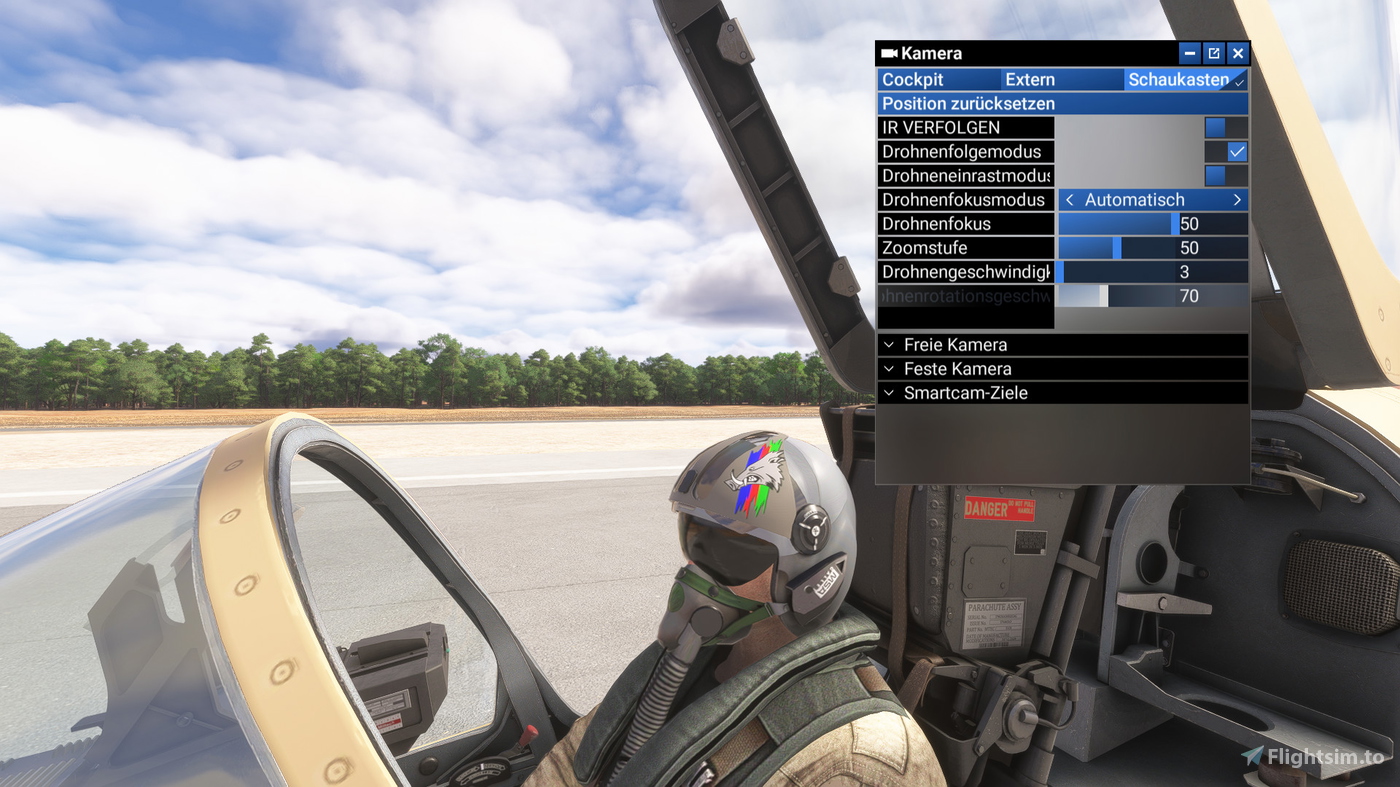Adjust the Drohnenfokus slider
The width and height of the screenshot is (1400, 787).
pos(1120,223)
